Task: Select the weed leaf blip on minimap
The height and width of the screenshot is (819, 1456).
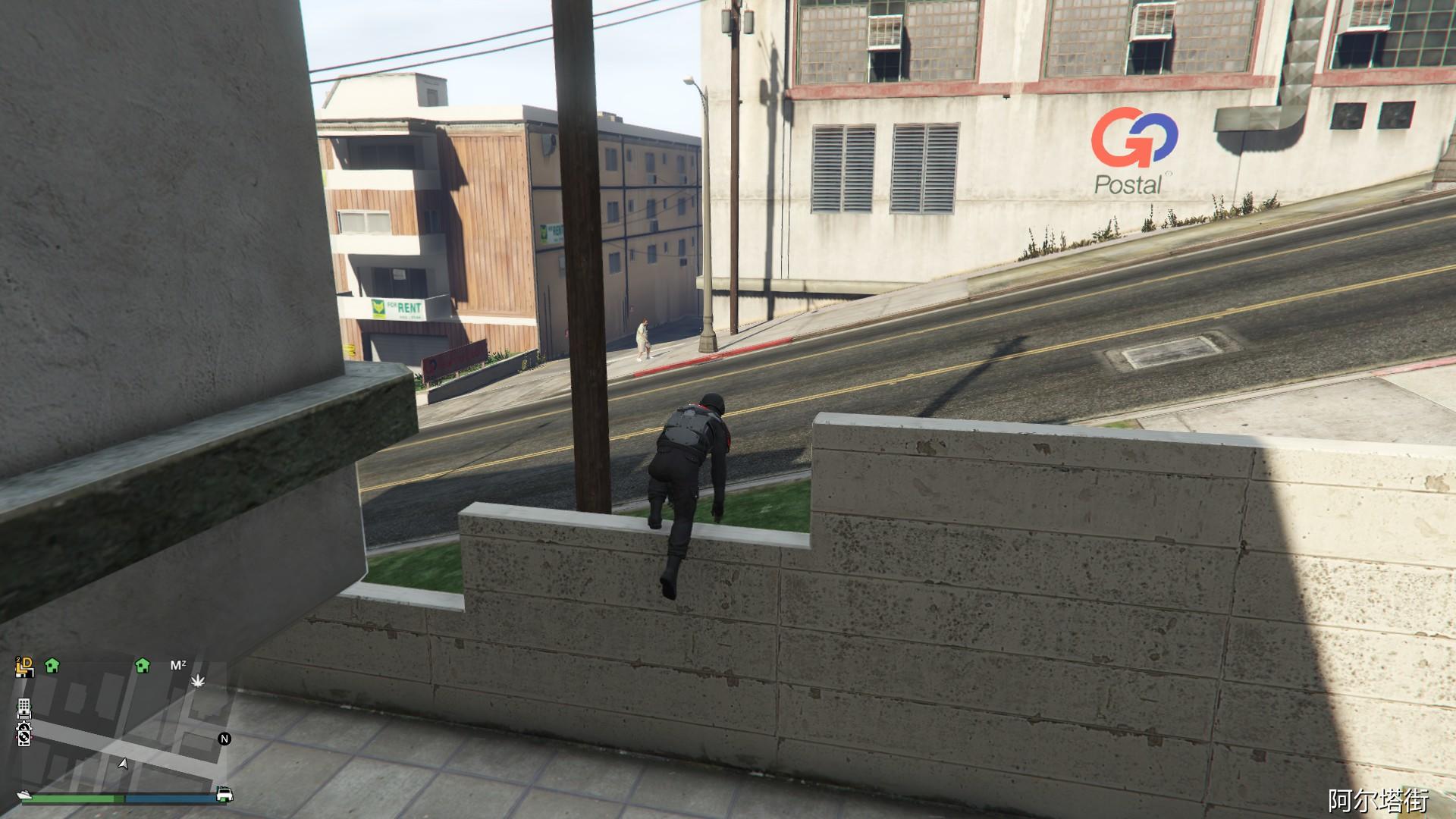Action: point(198,682)
